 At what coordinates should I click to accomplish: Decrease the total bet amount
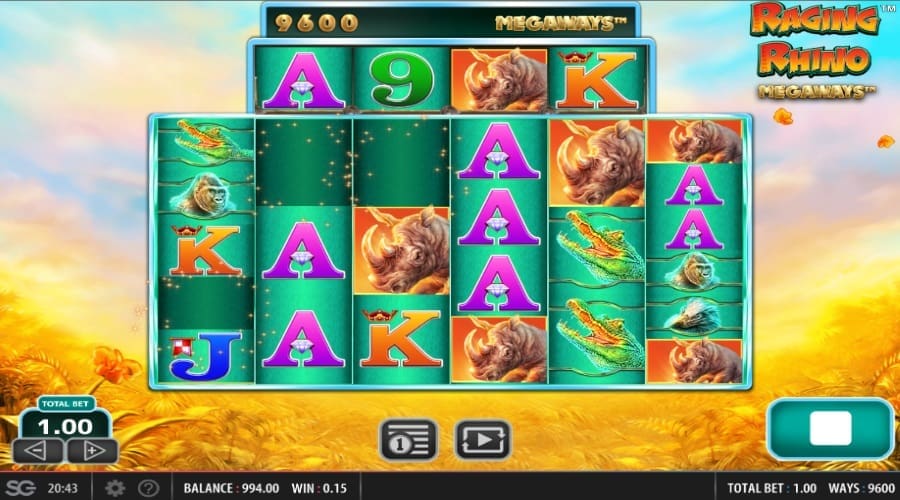40,451
